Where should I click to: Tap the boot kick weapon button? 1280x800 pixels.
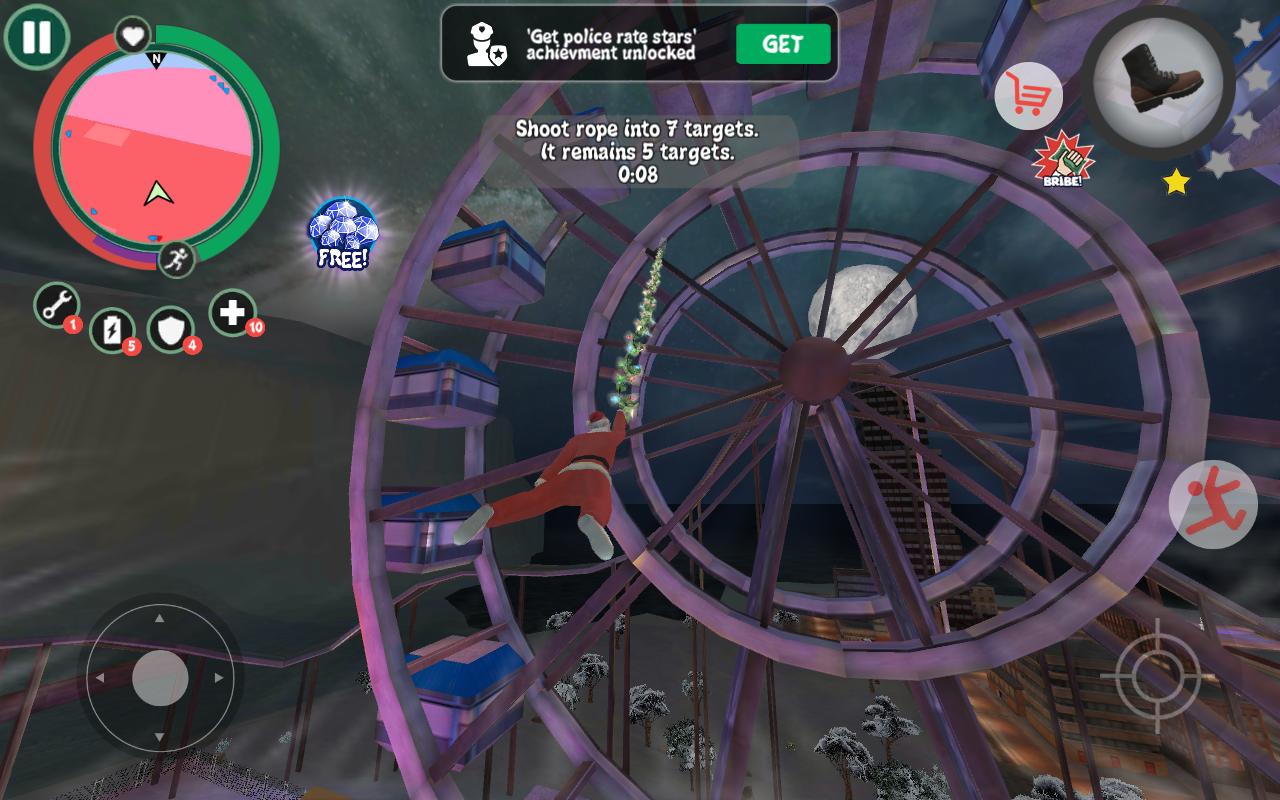pyautogui.click(x=1159, y=81)
